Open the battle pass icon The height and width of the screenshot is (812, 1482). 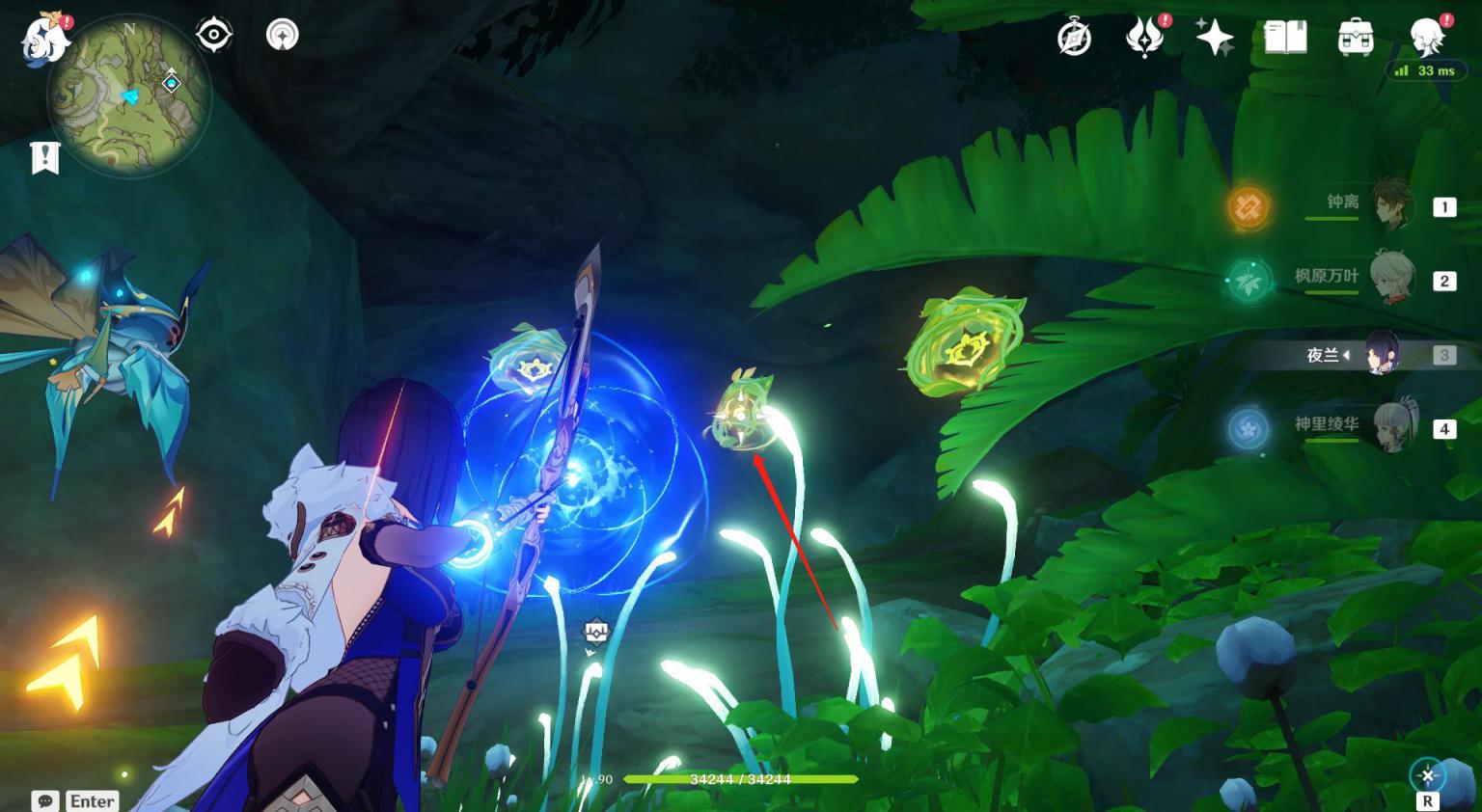click(x=1144, y=38)
